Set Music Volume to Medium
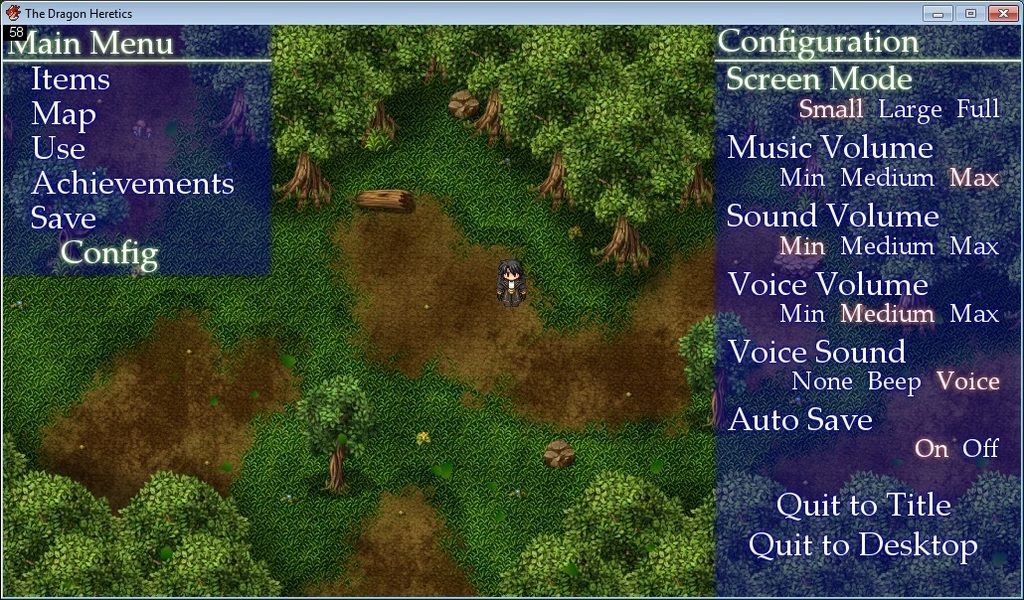The image size is (1024, 600). pyautogui.click(x=887, y=178)
